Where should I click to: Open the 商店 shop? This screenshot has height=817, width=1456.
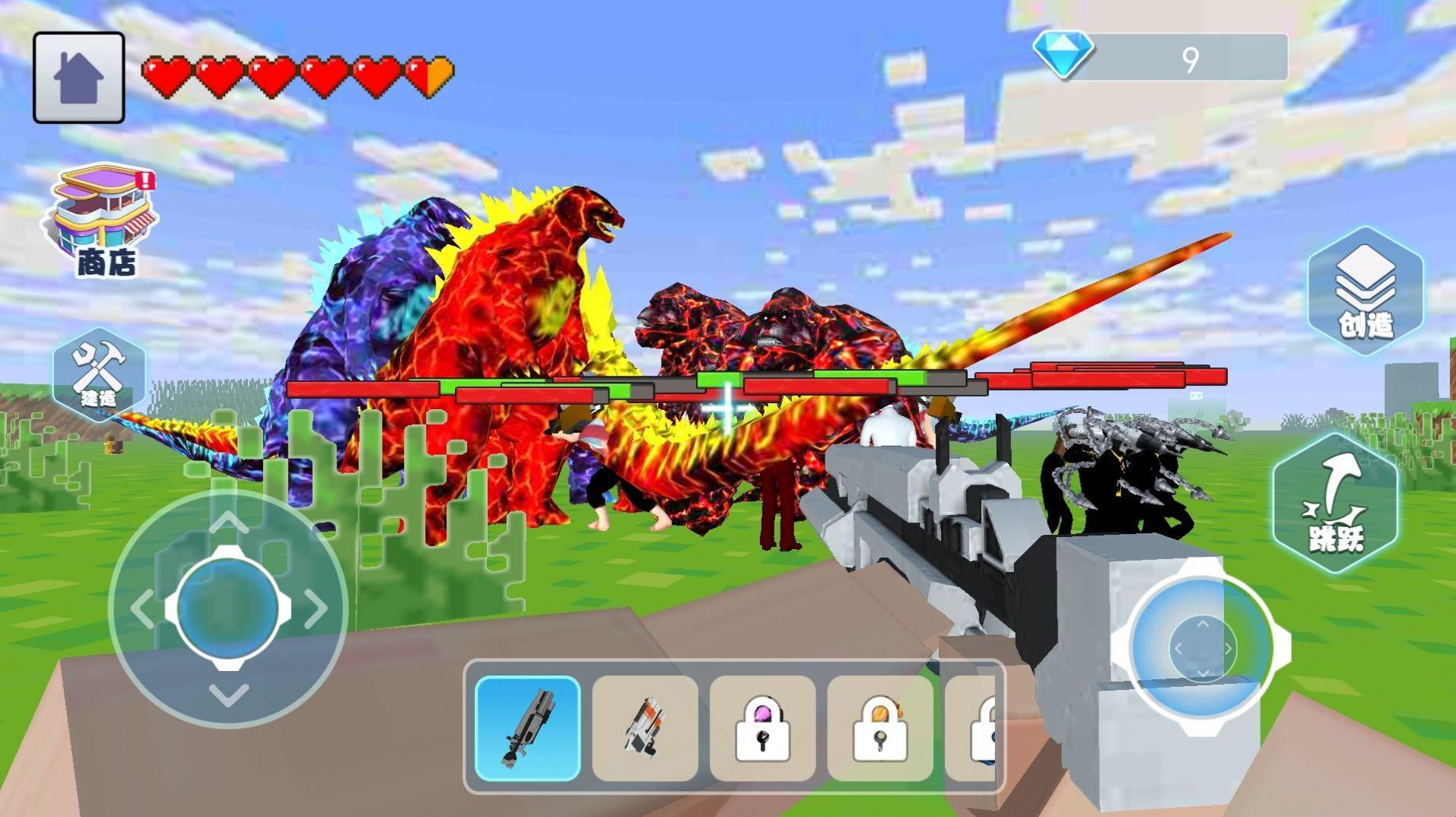click(105, 219)
